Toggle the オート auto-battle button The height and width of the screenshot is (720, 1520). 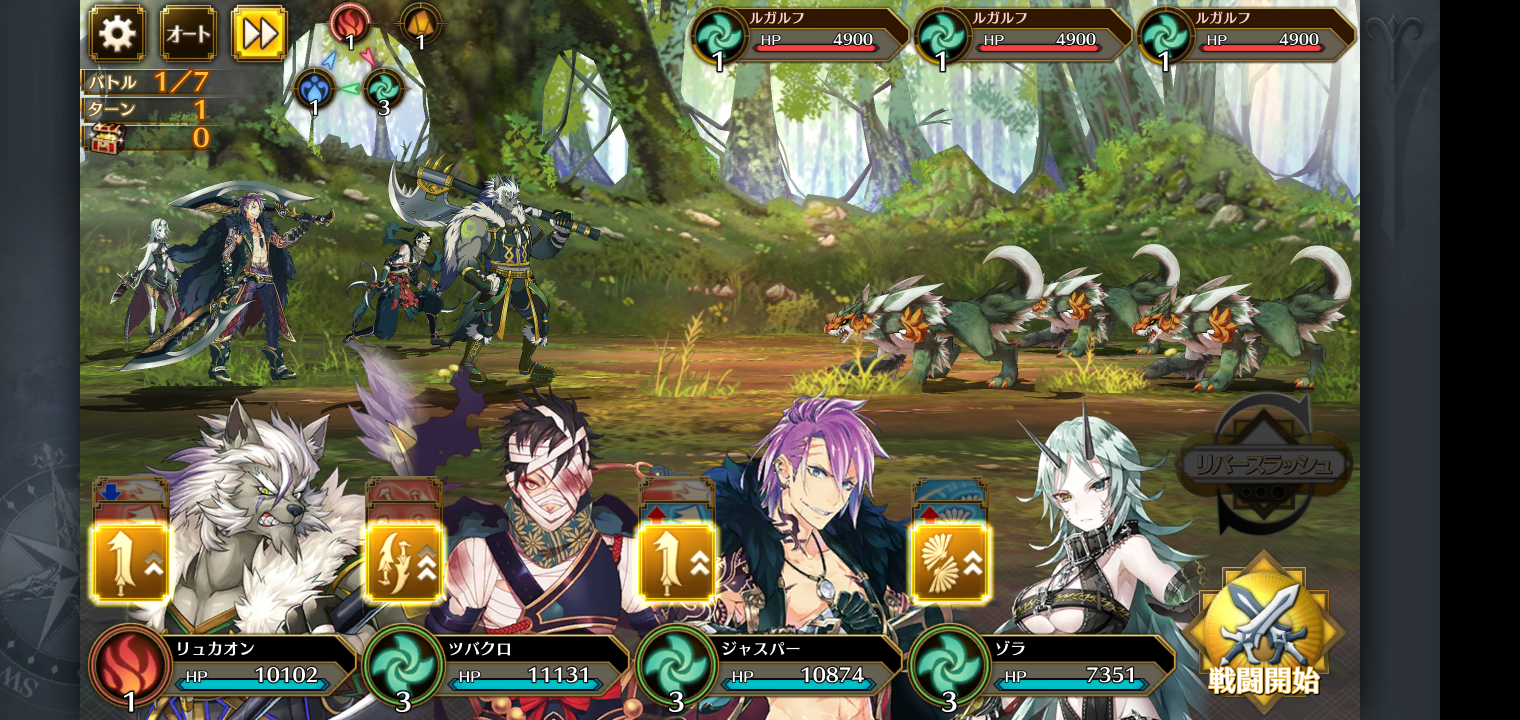coord(188,34)
